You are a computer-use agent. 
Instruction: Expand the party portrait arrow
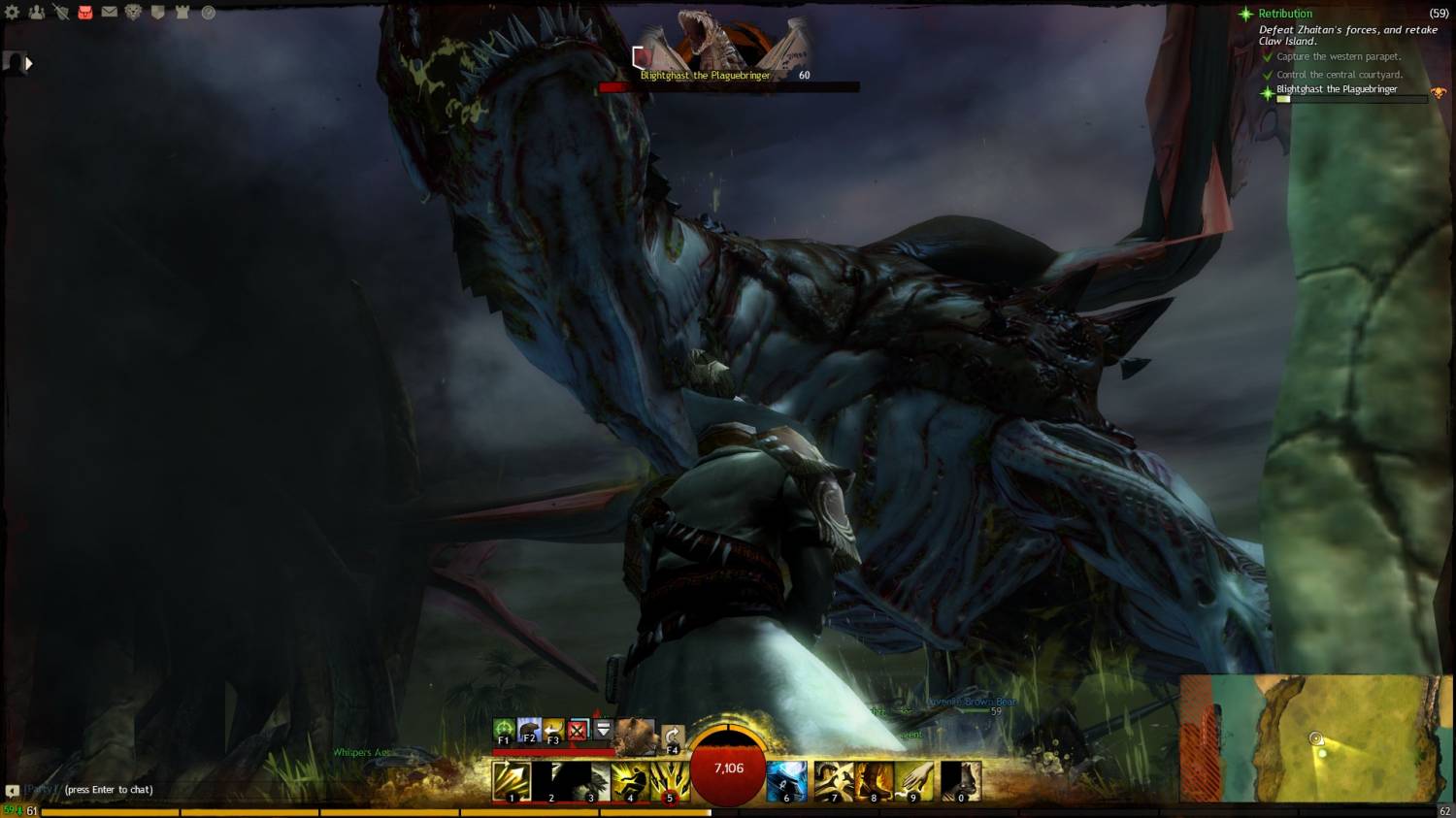point(28,64)
